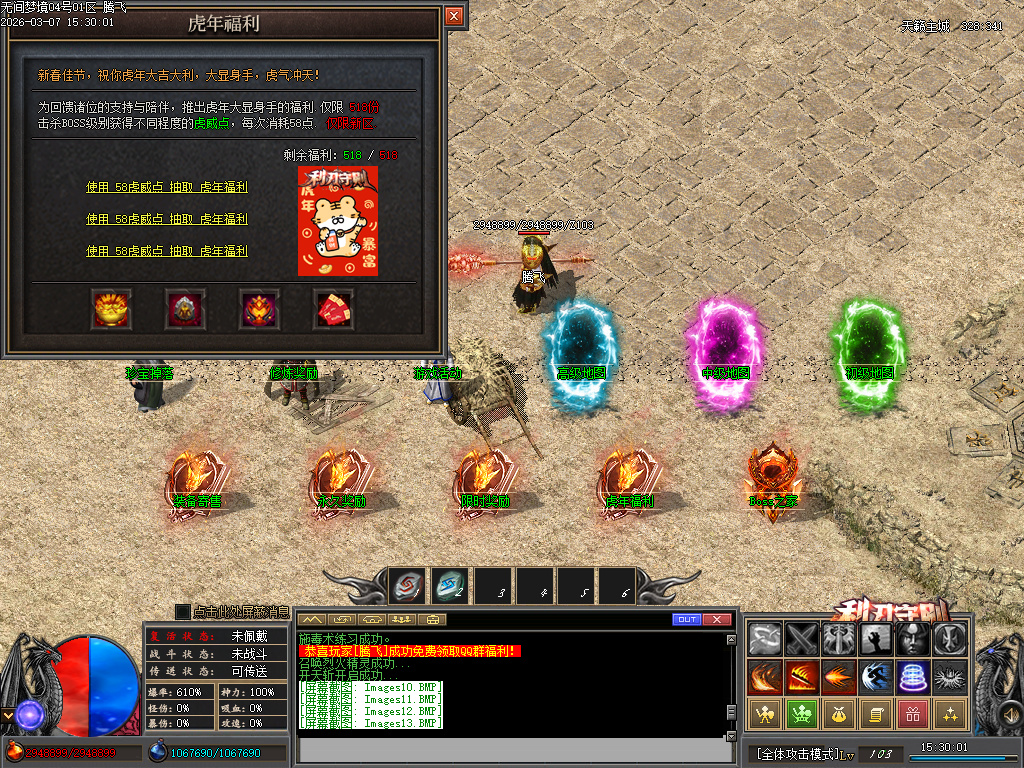Screen dimensions: 1024x768
Task: Cast the fireball projectile skill
Action: 839,677
